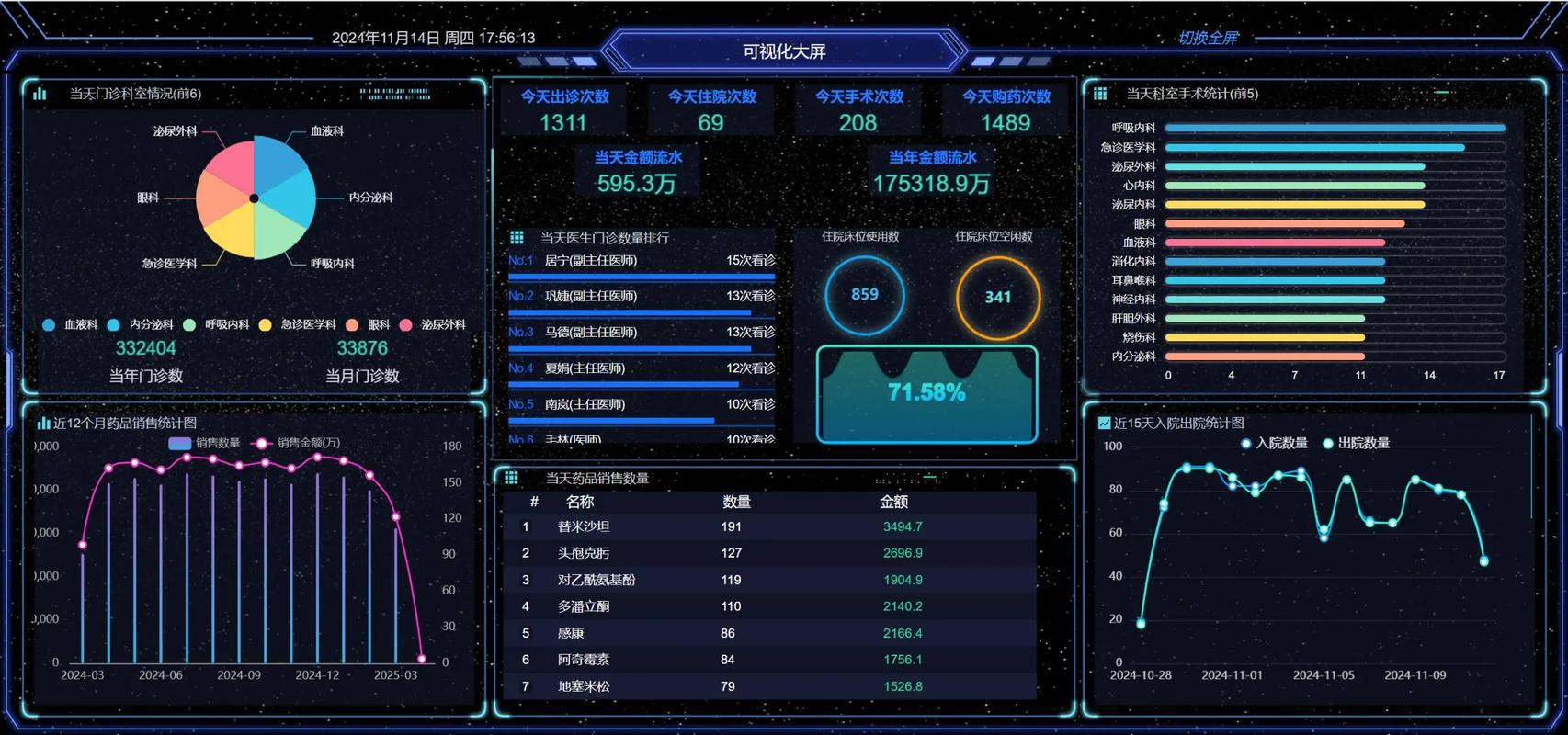Open full screen via 切换全屏 link

1209,38
